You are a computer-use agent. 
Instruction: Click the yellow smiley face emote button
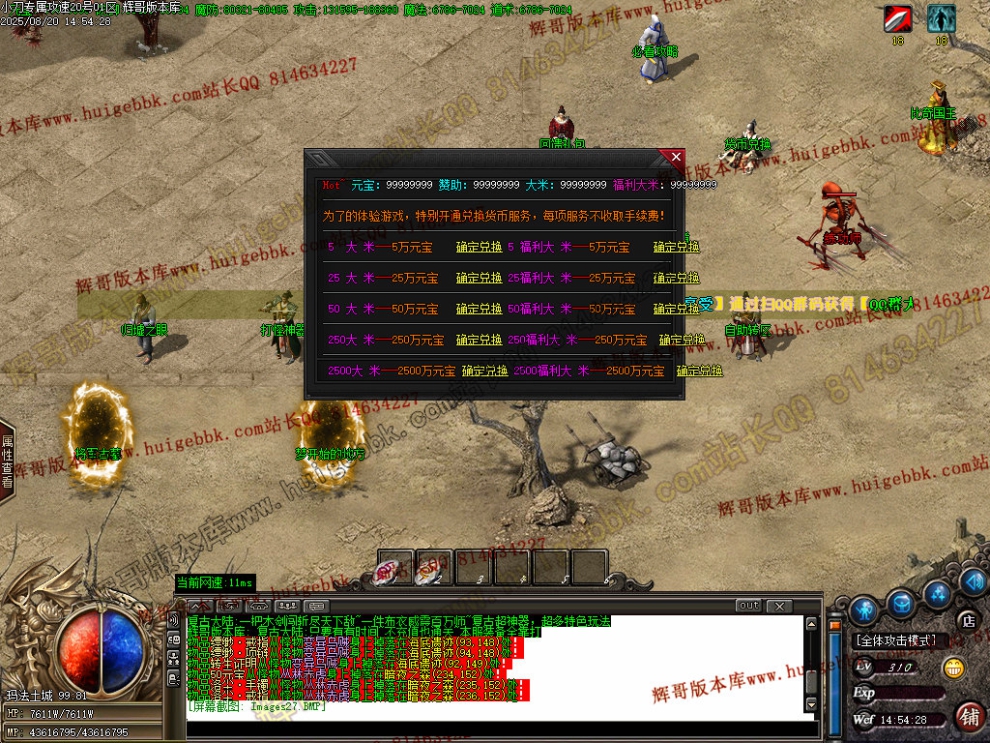coord(955,668)
